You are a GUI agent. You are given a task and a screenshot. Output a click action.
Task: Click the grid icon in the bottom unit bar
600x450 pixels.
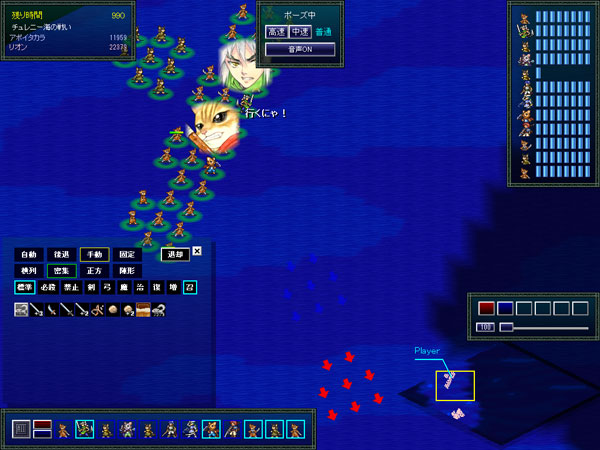click(x=20, y=430)
